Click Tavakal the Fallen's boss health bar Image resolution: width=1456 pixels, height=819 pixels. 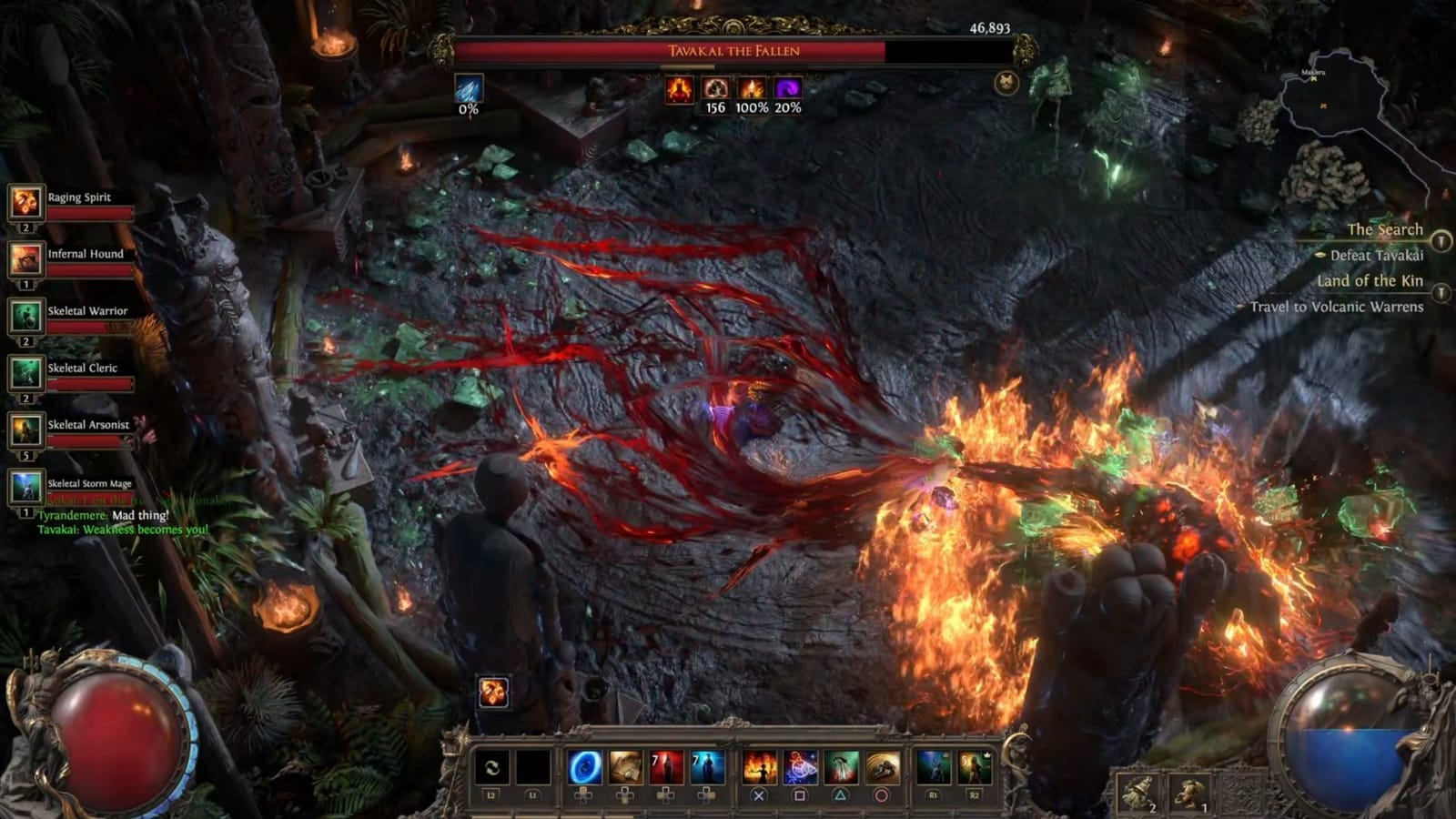tap(728, 51)
